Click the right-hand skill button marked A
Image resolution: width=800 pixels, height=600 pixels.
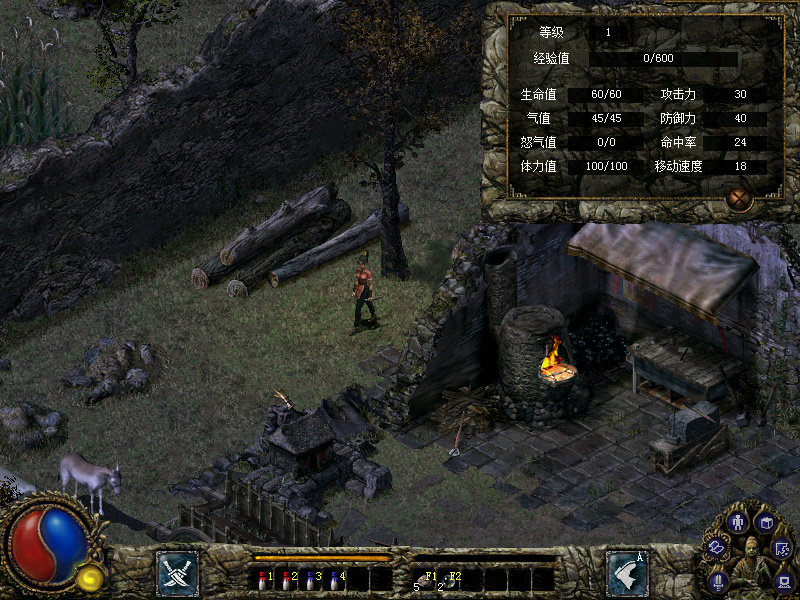[627, 573]
